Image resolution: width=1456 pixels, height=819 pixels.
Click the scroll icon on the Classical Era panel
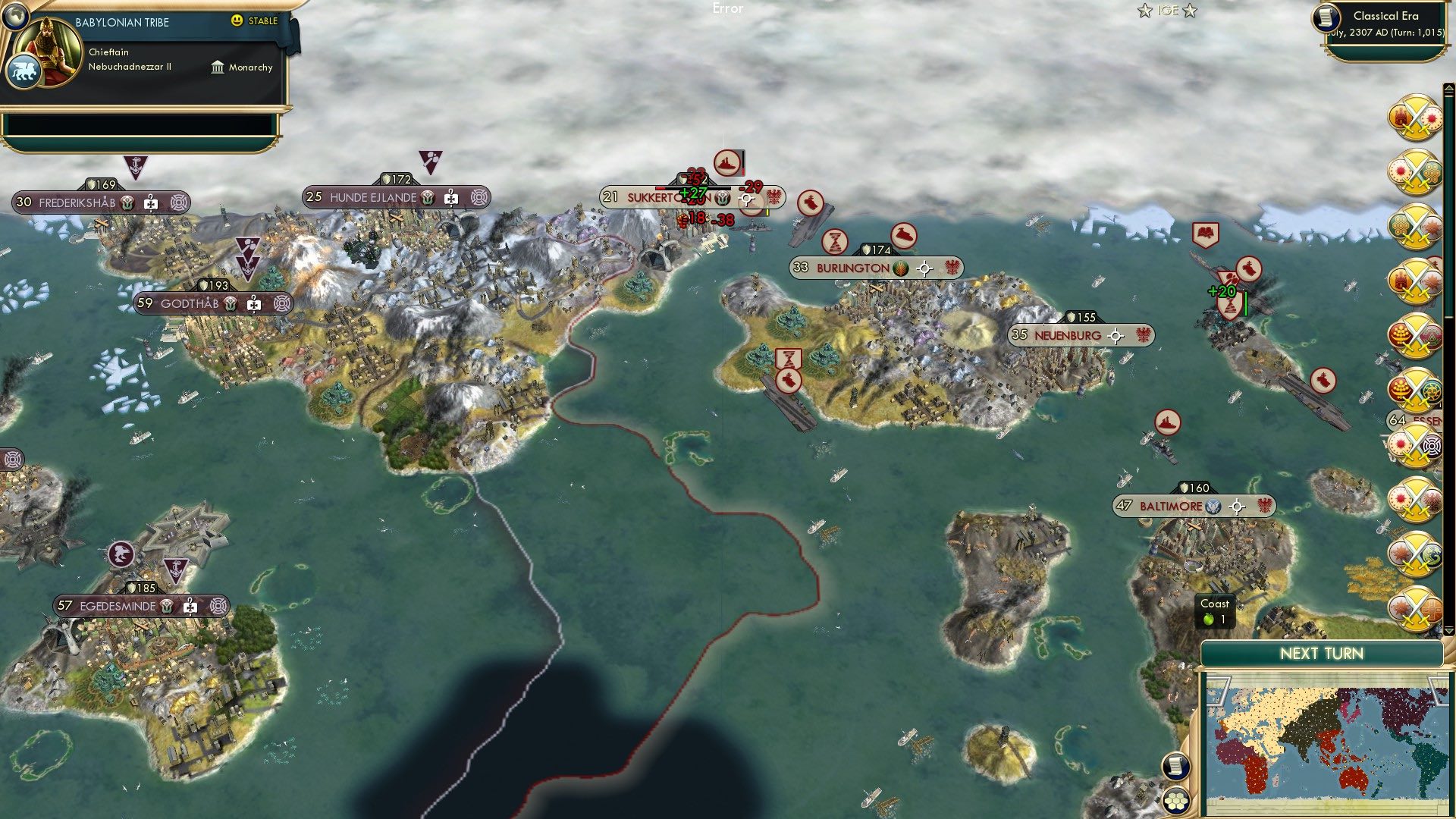[x=1326, y=17]
